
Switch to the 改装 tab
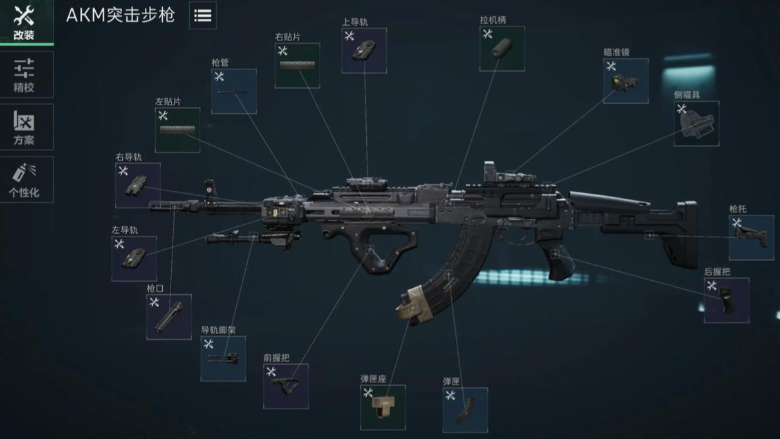pos(23,22)
